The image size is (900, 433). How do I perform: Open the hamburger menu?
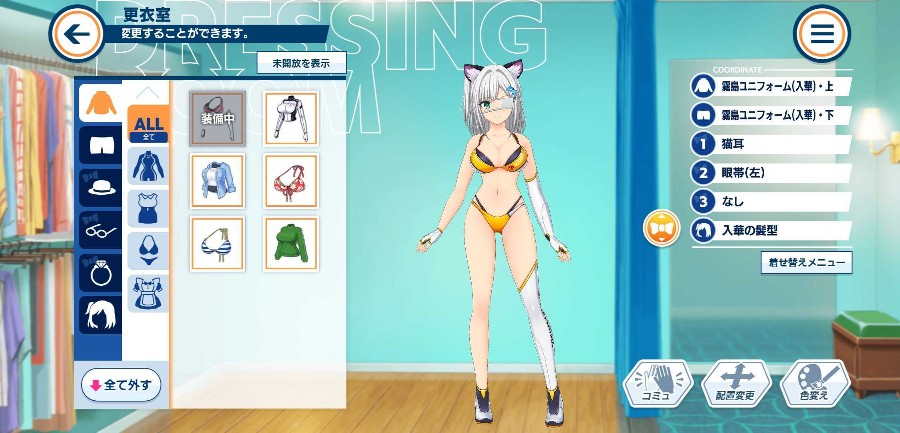coord(822,34)
